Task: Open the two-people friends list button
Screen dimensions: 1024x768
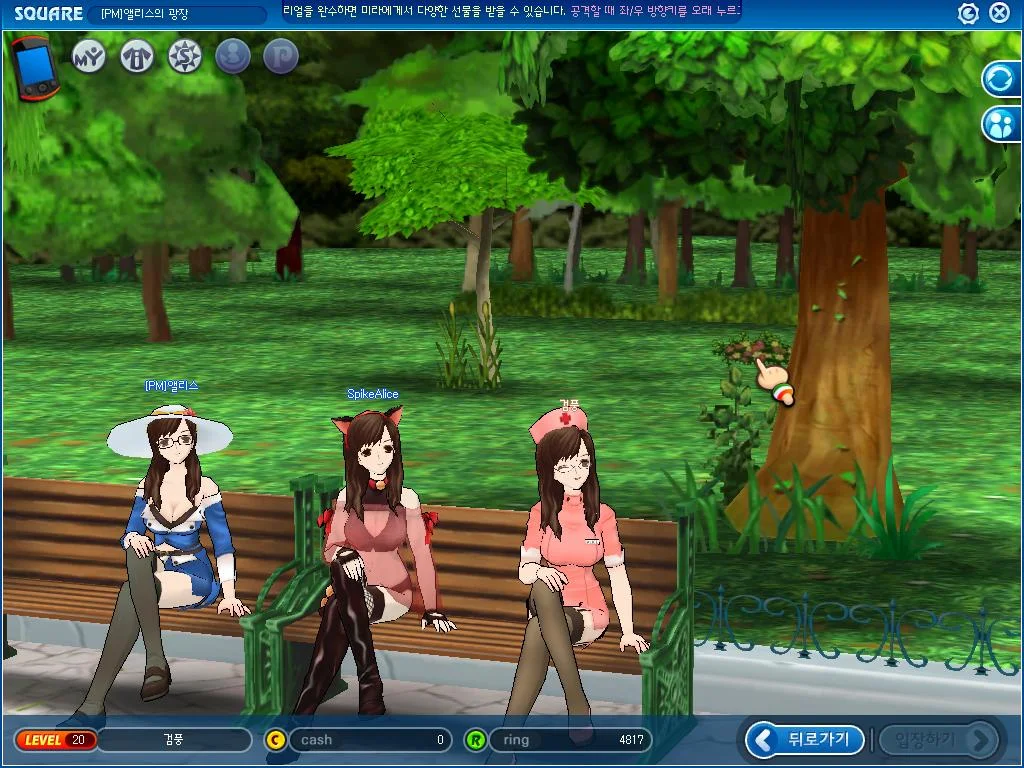Action: (1000, 124)
